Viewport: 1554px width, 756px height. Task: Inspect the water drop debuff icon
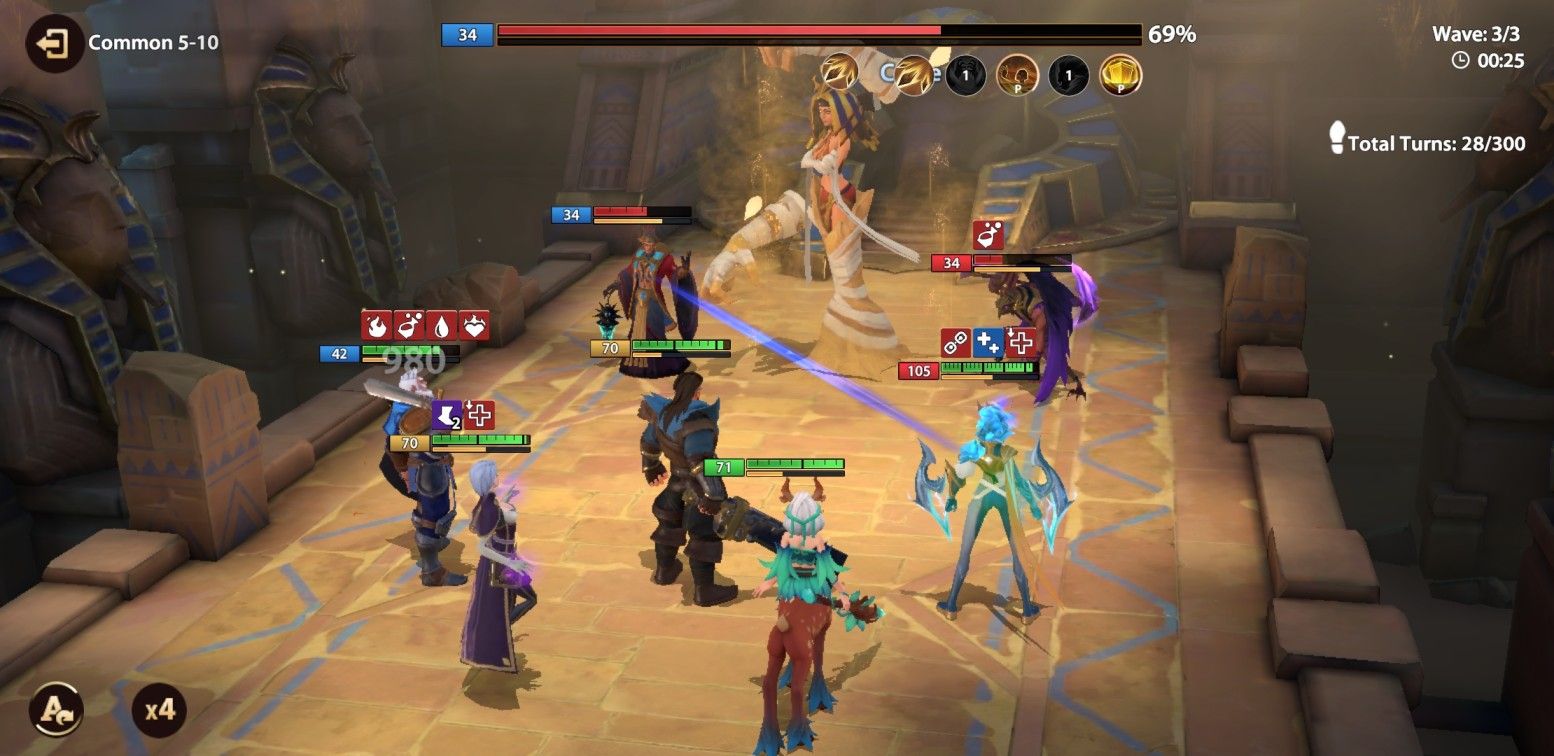441,325
